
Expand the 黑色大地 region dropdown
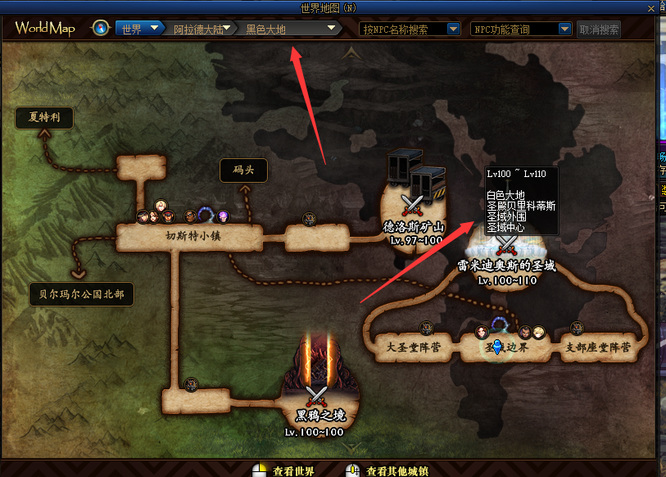point(291,29)
